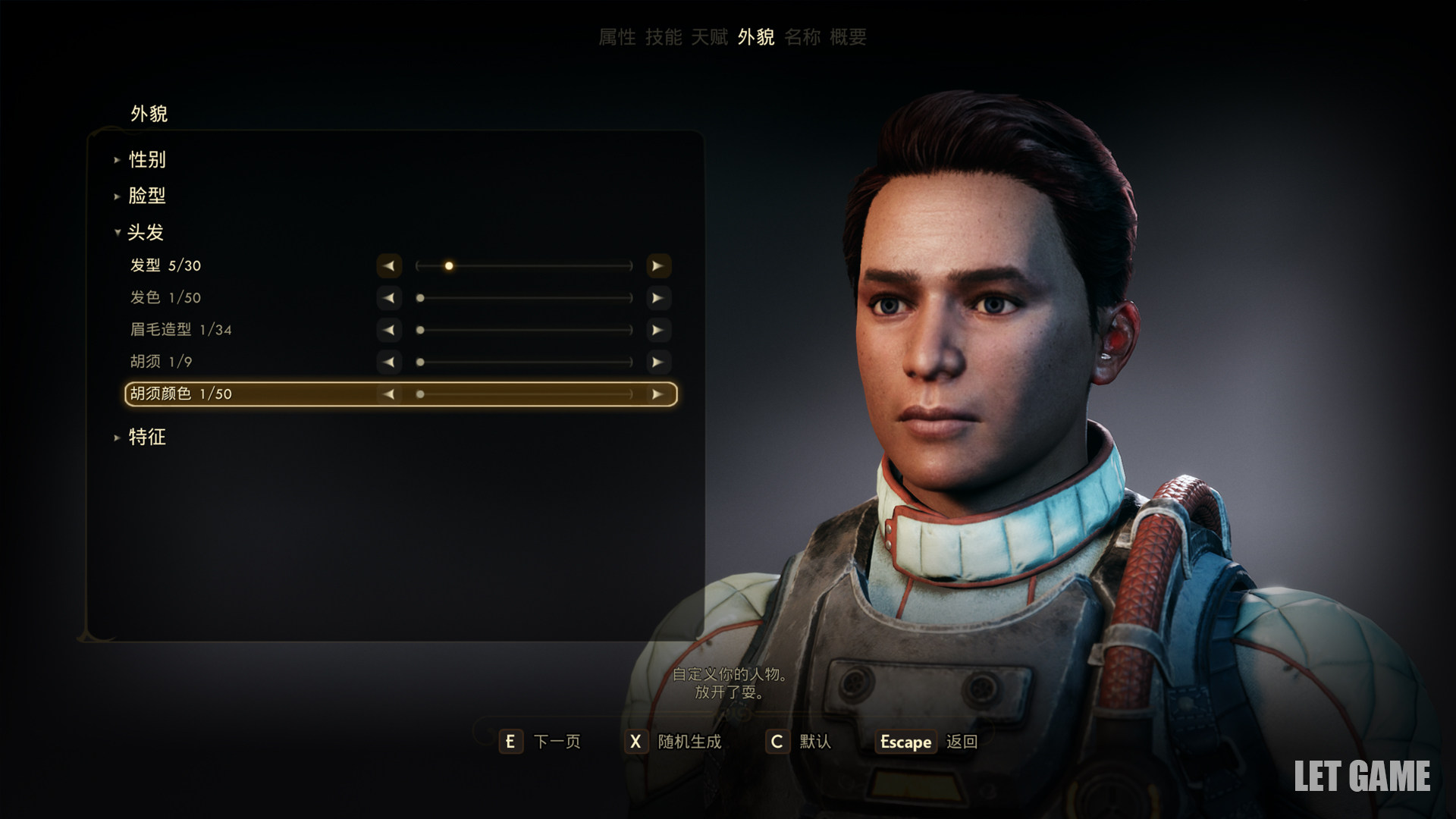1456x819 pixels.
Task: Advance 发色 with its right arrow
Action: click(x=657, y=298)
